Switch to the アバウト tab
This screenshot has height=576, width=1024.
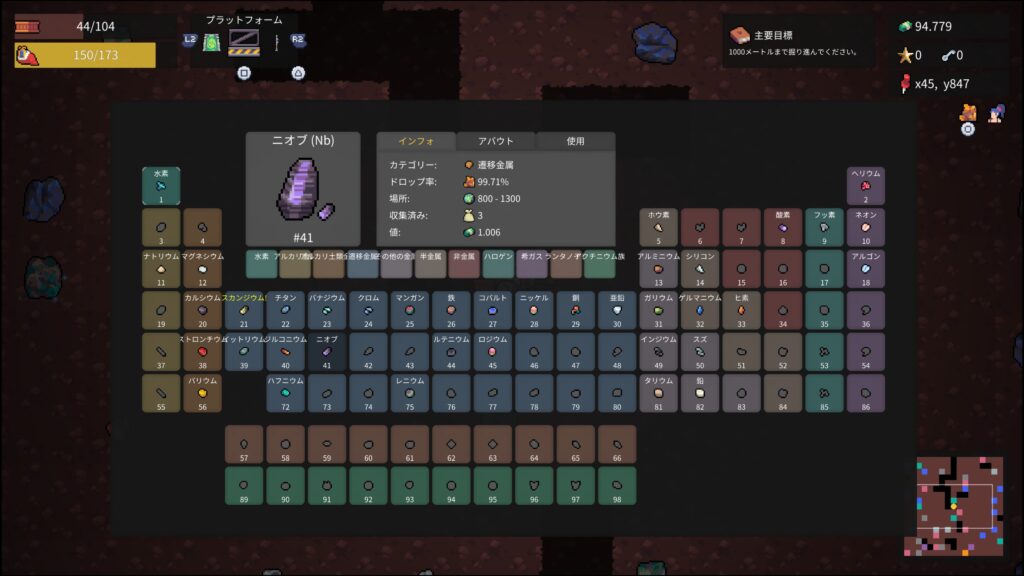coord(496,141)
